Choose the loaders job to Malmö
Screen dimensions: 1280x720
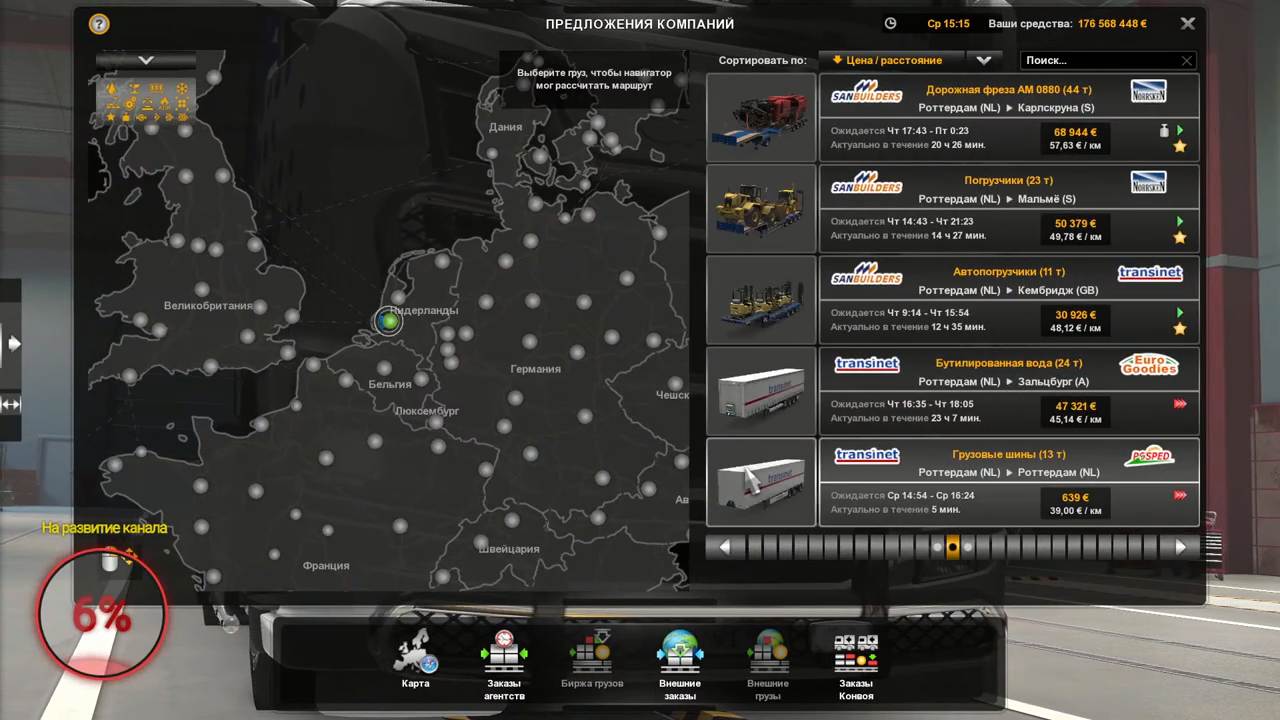pyautogui.click(x=1008, y=209)
